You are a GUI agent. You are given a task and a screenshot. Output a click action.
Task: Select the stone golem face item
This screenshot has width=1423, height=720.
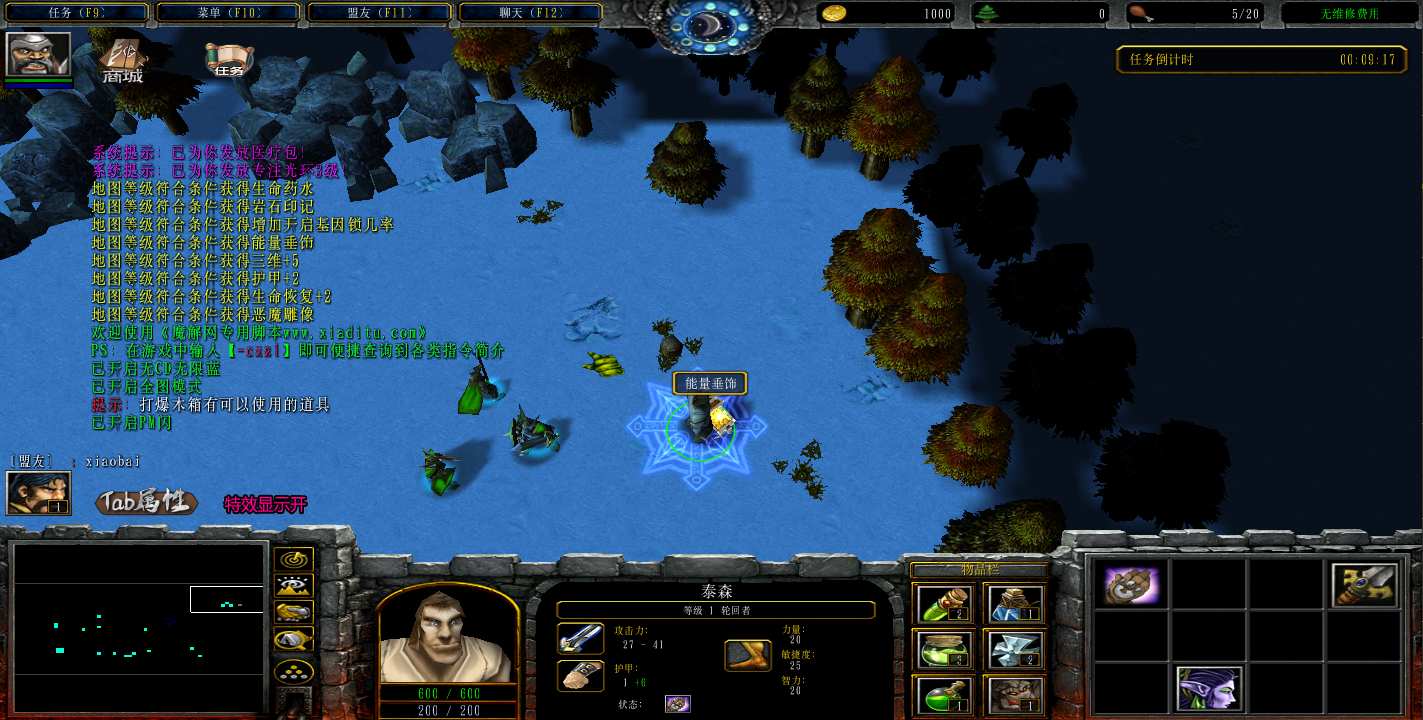click(x=1014, y=694)
